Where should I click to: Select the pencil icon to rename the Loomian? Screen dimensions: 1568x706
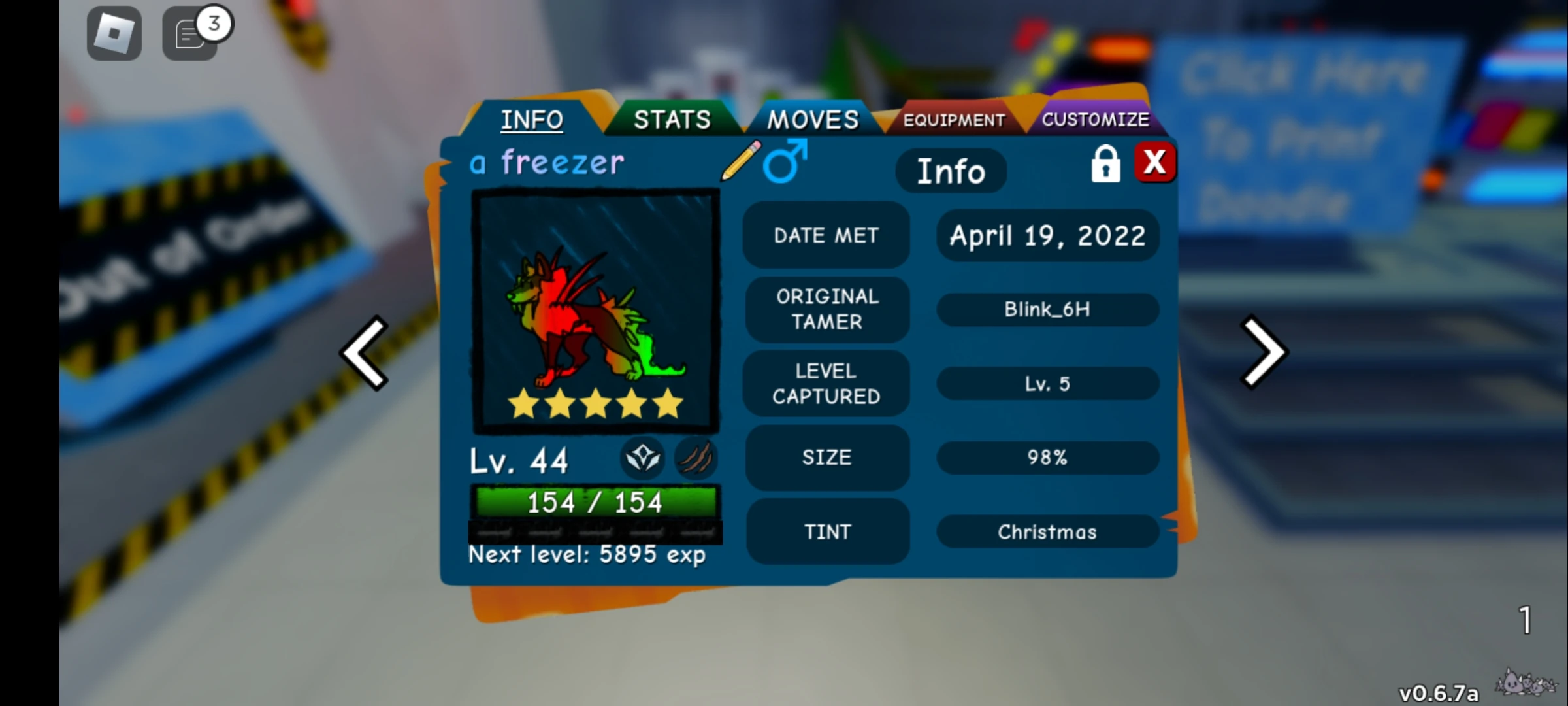pos(742,161)
